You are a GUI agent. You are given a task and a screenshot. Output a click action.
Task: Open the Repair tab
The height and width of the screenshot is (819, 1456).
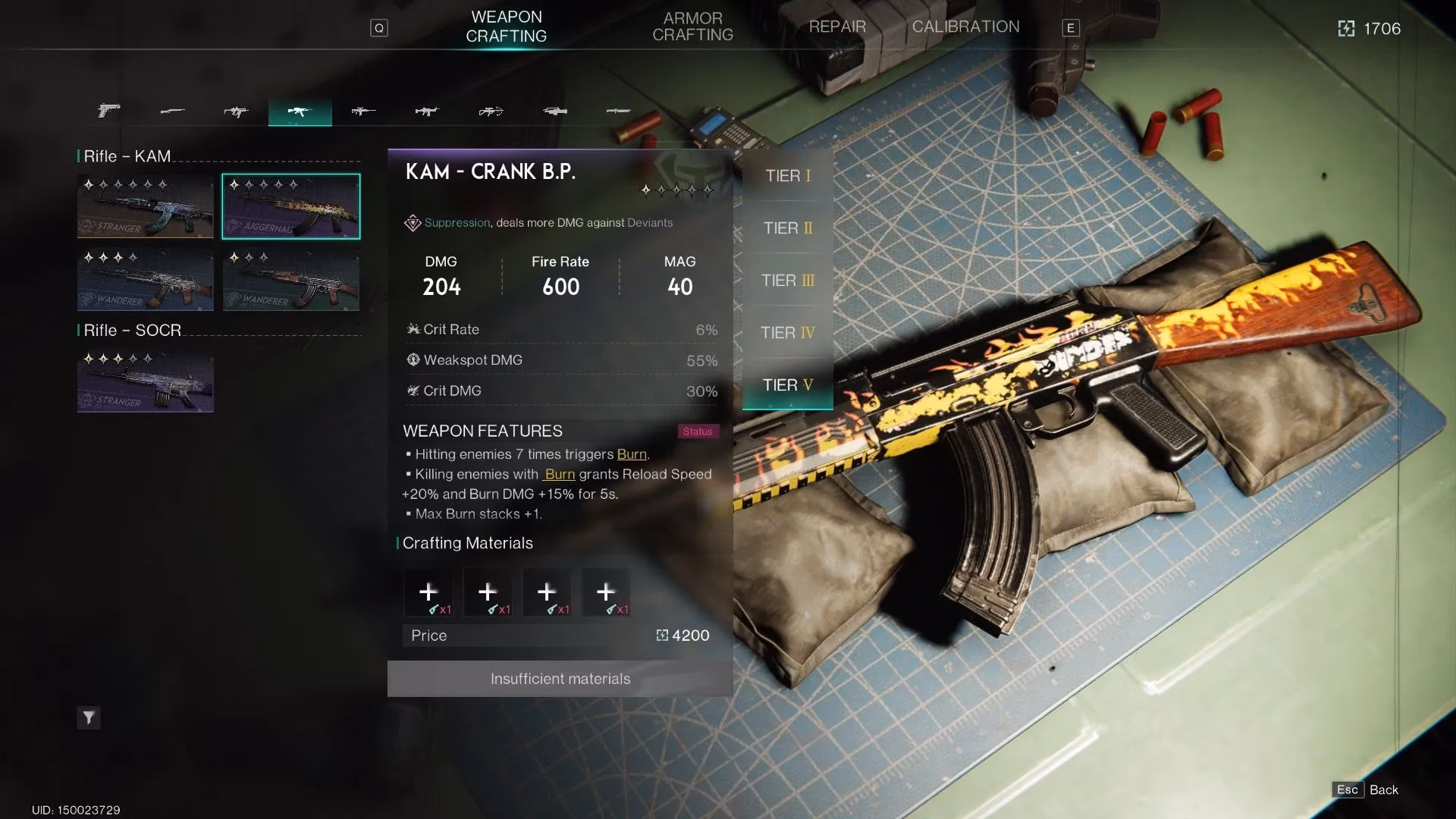pos(836,27)
